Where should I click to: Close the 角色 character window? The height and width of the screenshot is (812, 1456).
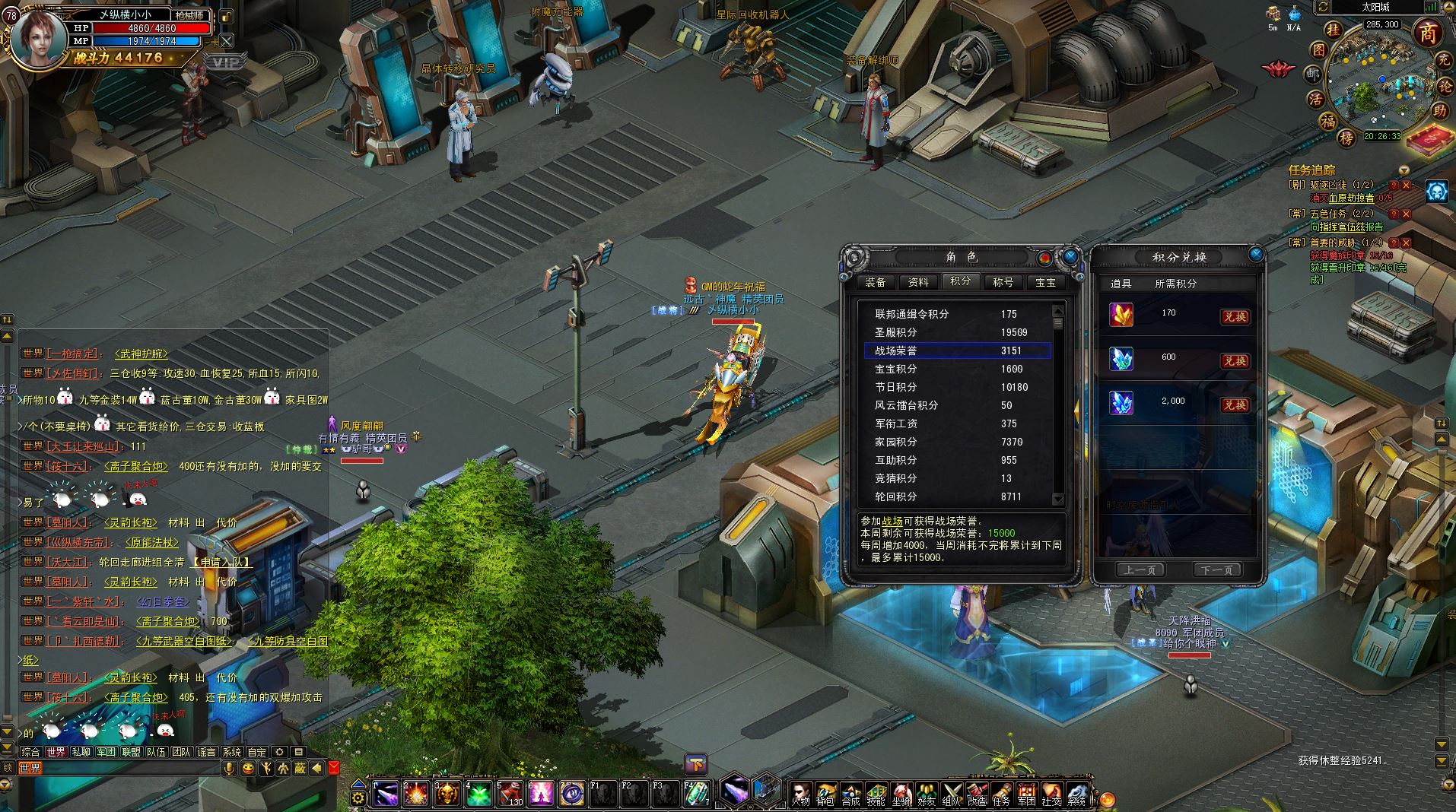click(1070, 257)
